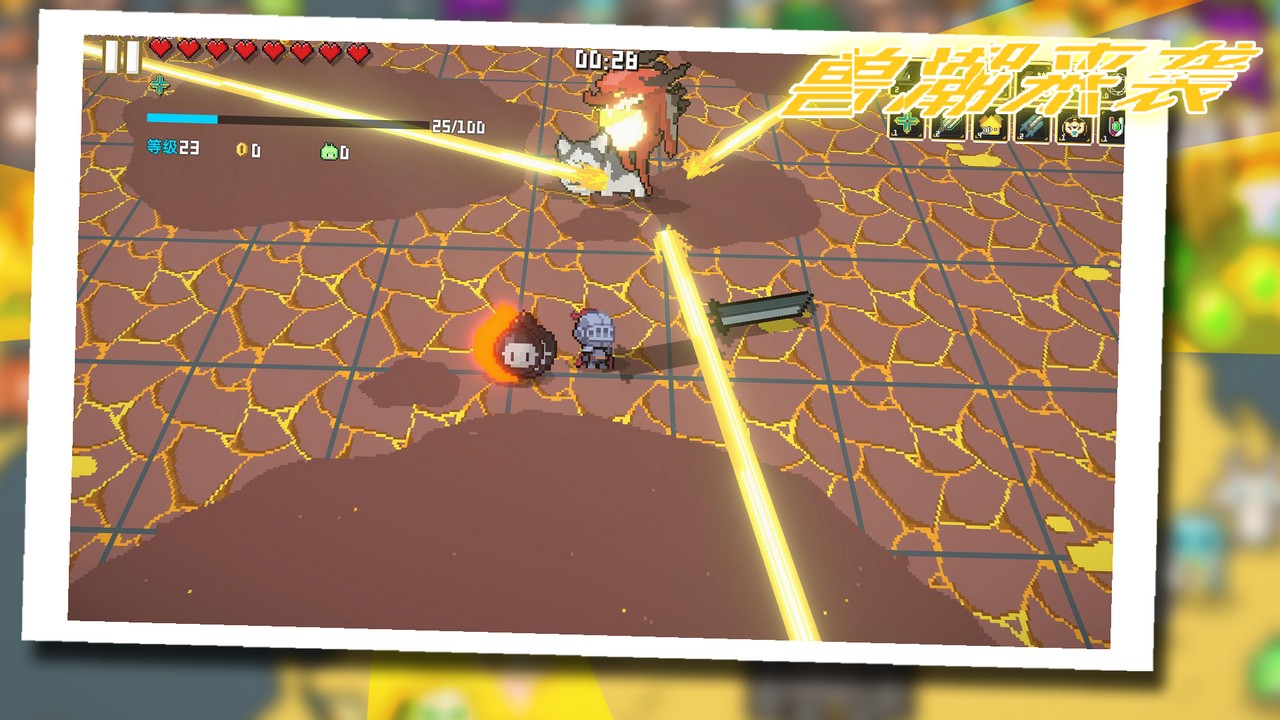The width and height of the screenshot is (1280, 720).
Task: Select the blue flying blades skill slot
Action: [1032, 128]
